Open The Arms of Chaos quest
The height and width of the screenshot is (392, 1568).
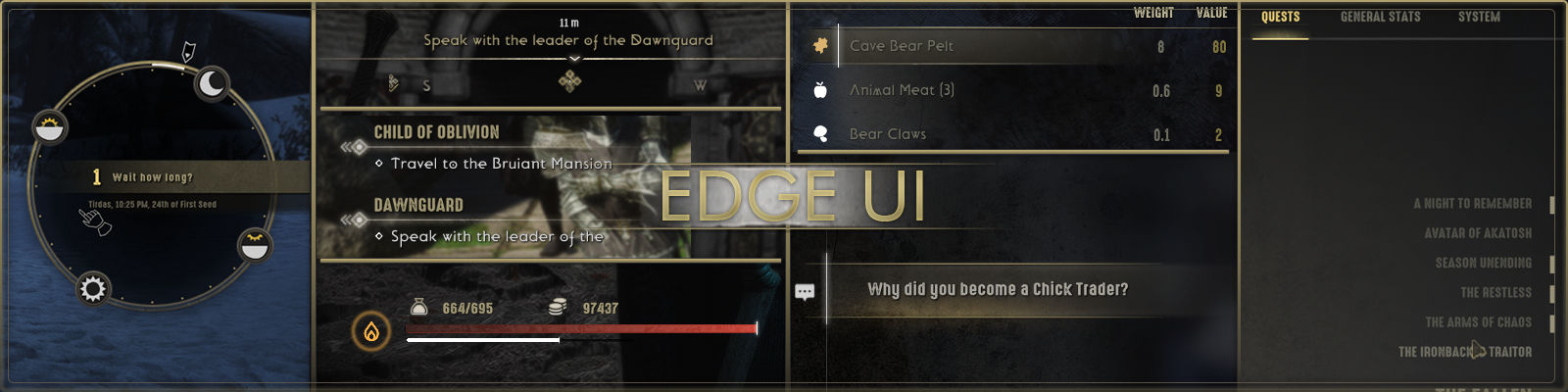pos(1478,322)
